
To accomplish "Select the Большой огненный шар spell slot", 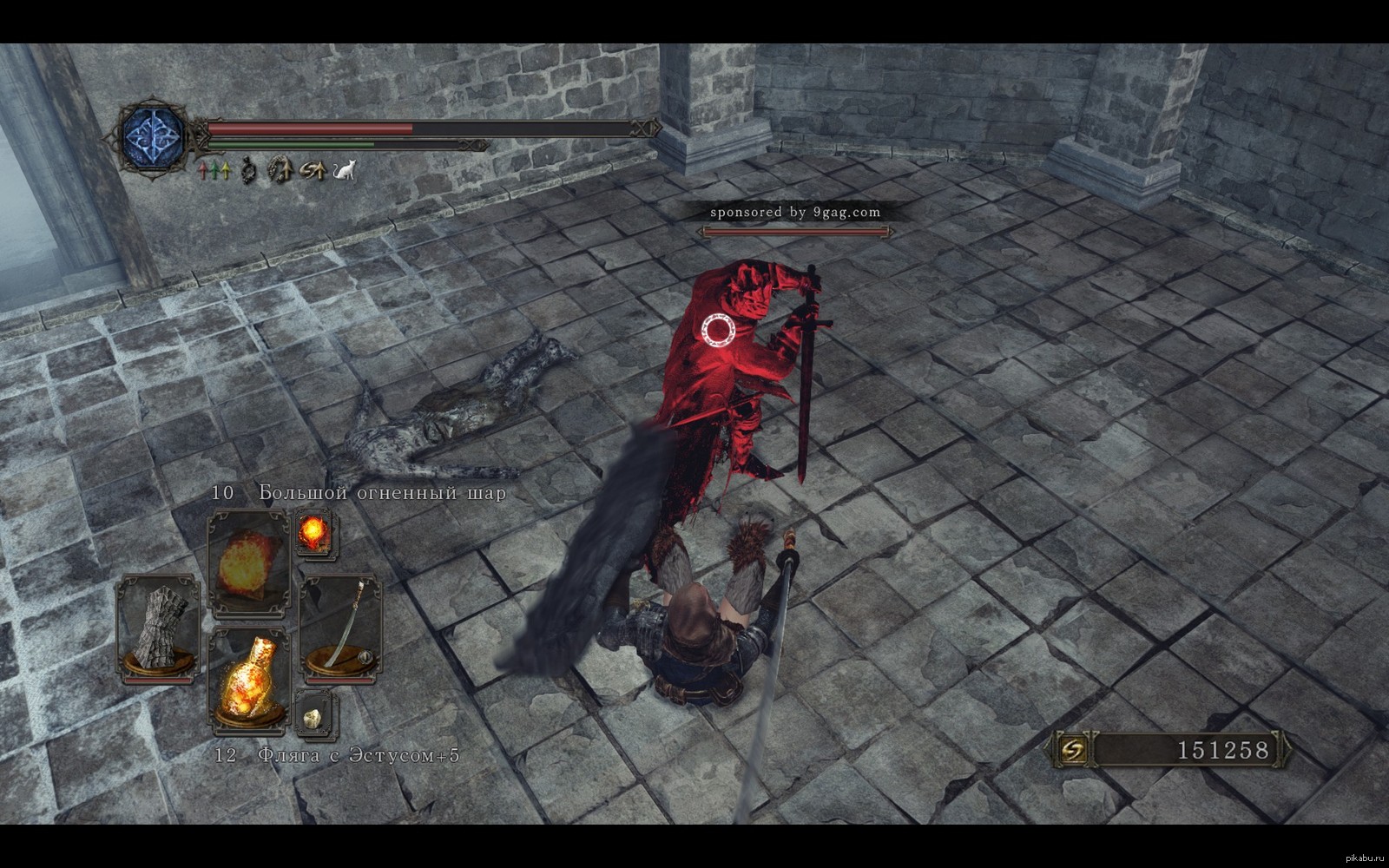I will click(248, 562).
